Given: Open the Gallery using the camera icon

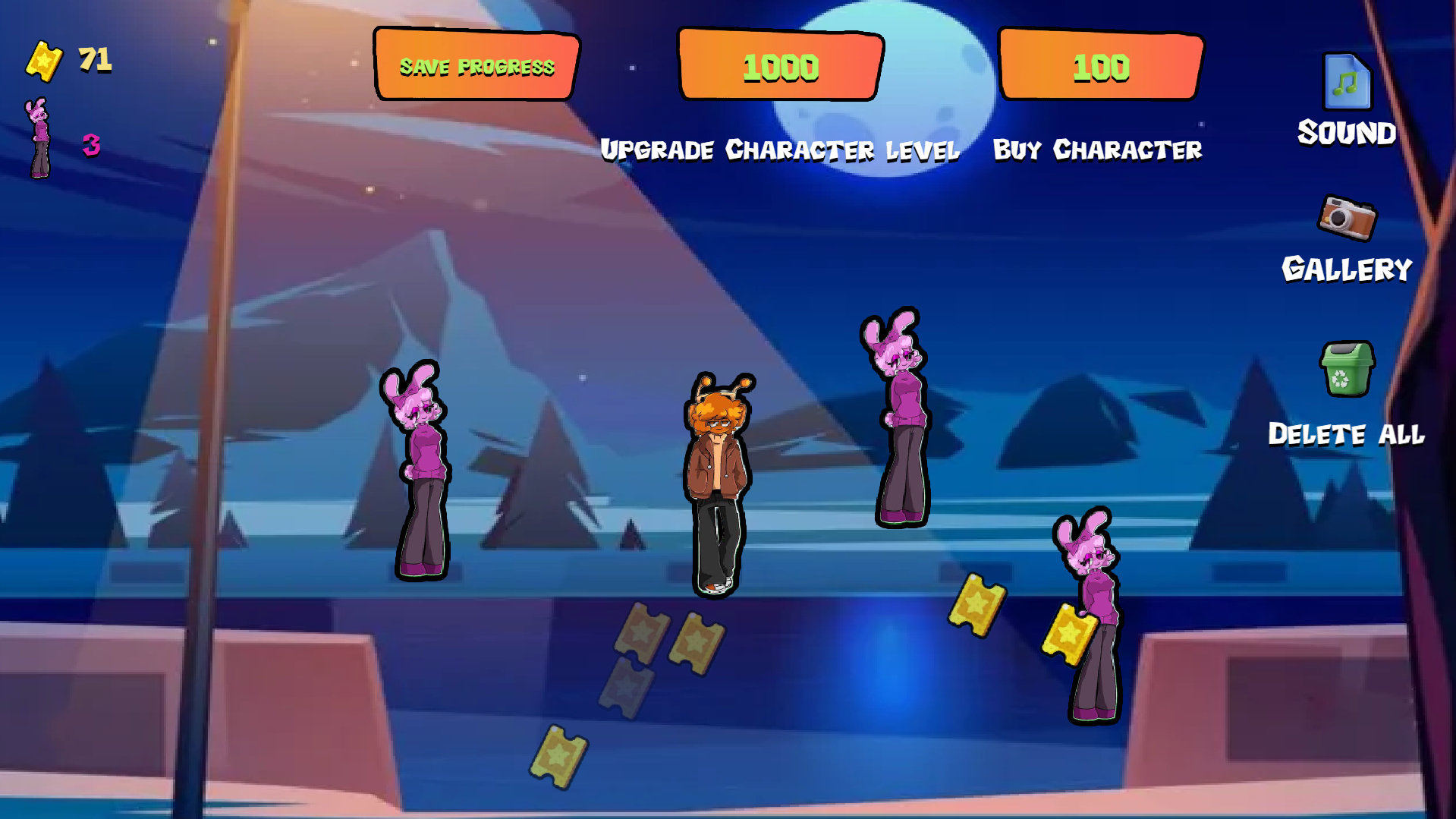Looking at the screenshot, I should (x=1347, y=220).
